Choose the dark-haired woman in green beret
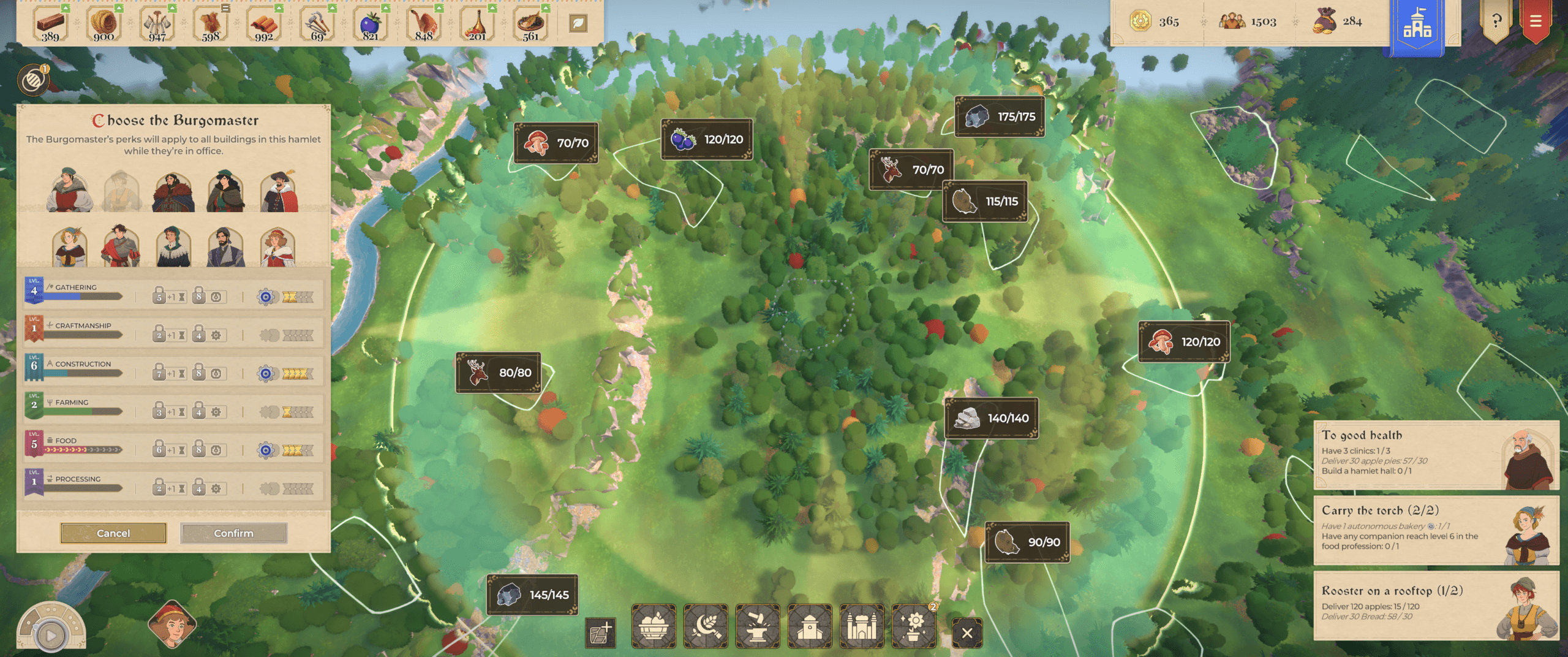 226,191
